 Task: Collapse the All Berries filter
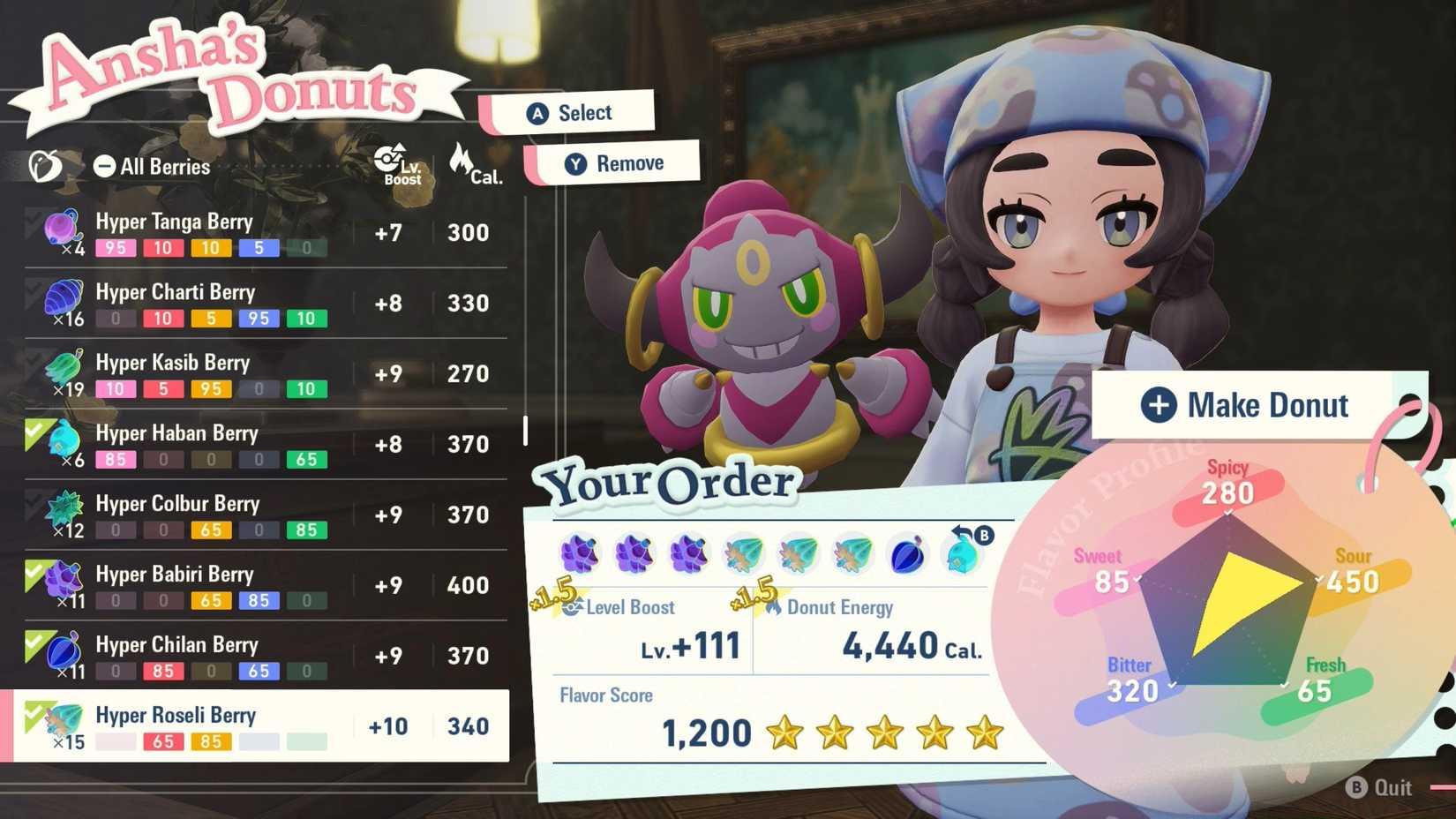(x=105, y=165)
